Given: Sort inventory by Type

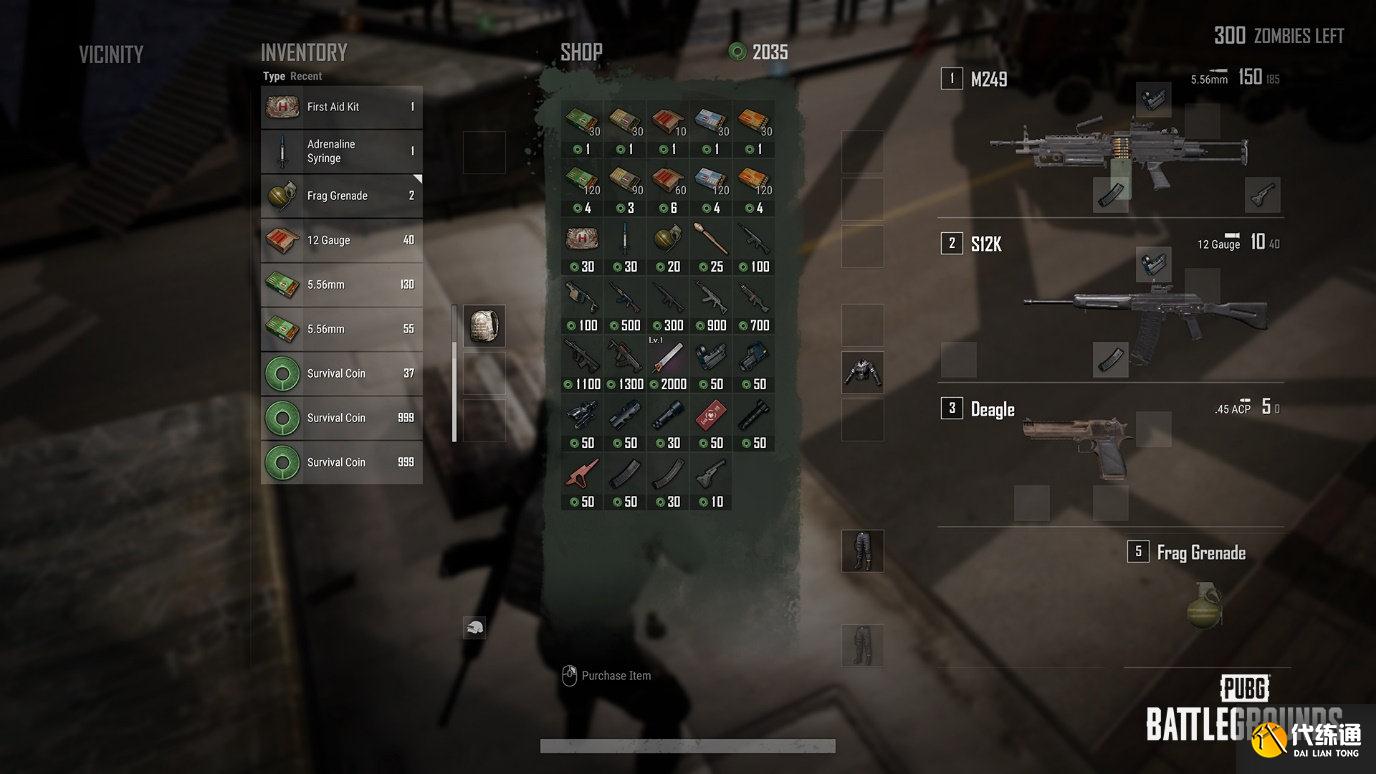Looking at the screenshot, I should 274,76.
